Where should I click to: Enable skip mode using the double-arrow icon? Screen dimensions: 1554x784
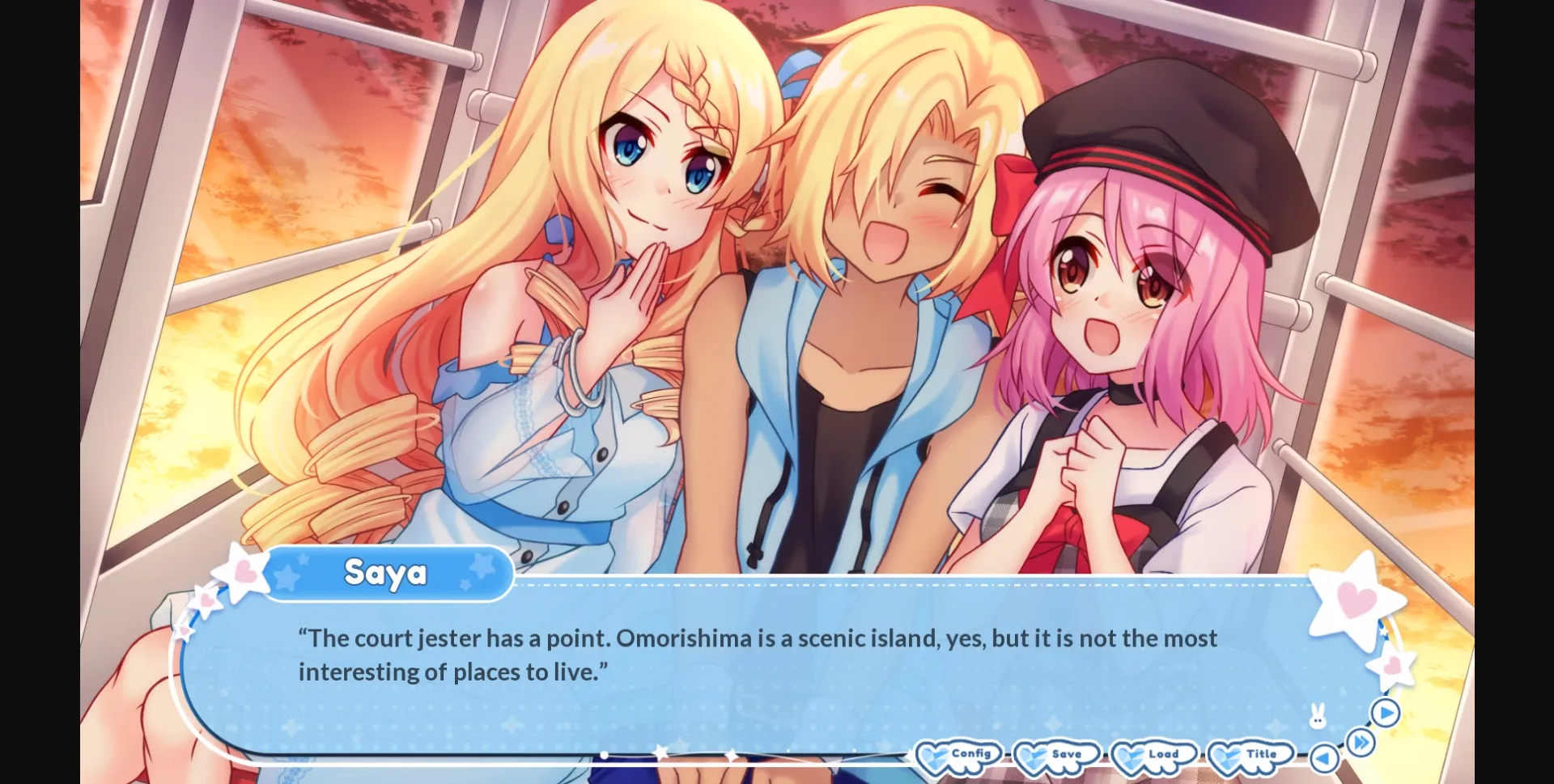pyautogui.click(x=1361, y=741)
